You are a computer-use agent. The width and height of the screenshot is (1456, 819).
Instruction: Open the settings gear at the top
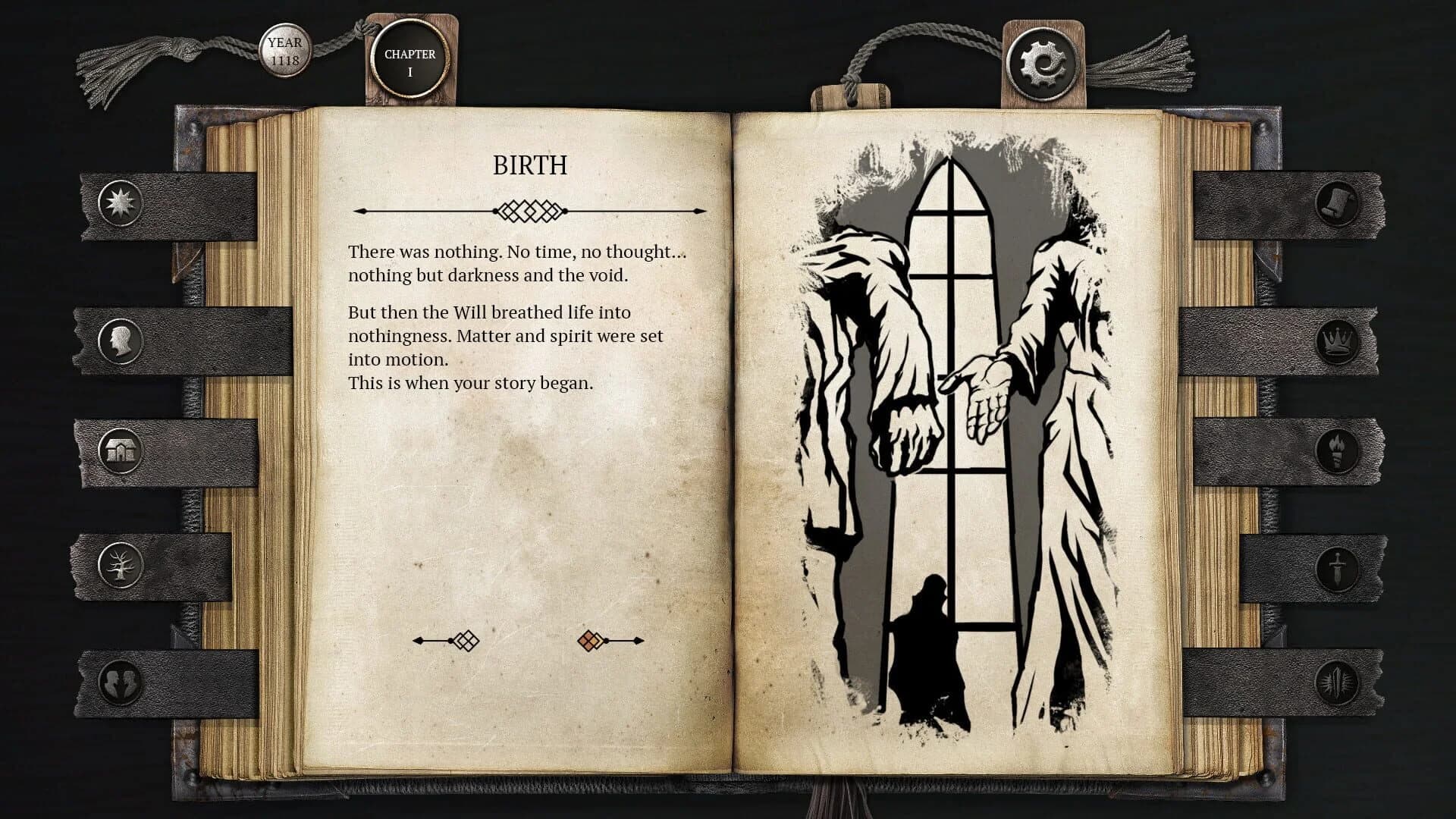point(1043,59)
